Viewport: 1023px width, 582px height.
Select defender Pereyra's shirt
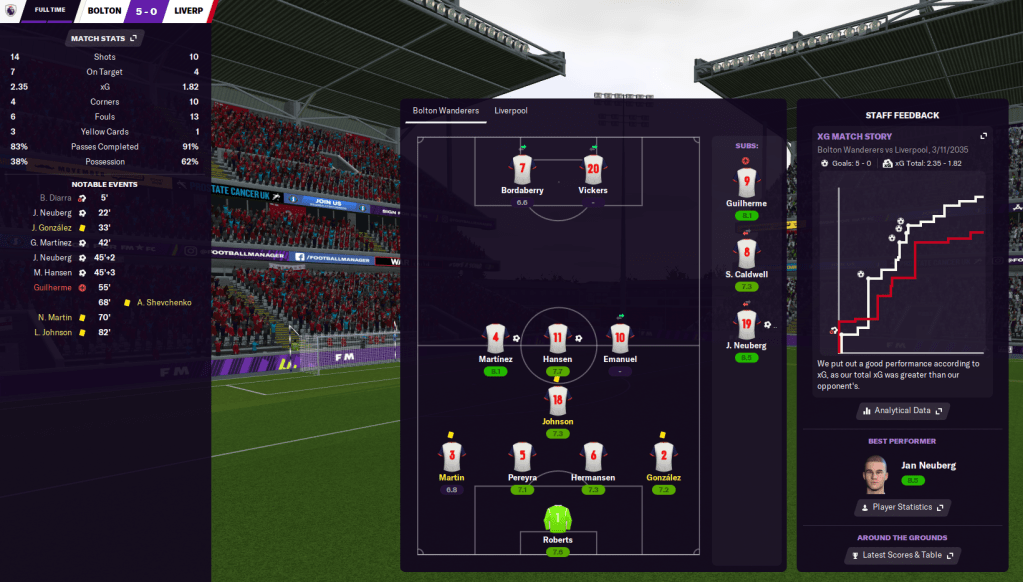tap(521, 457)
